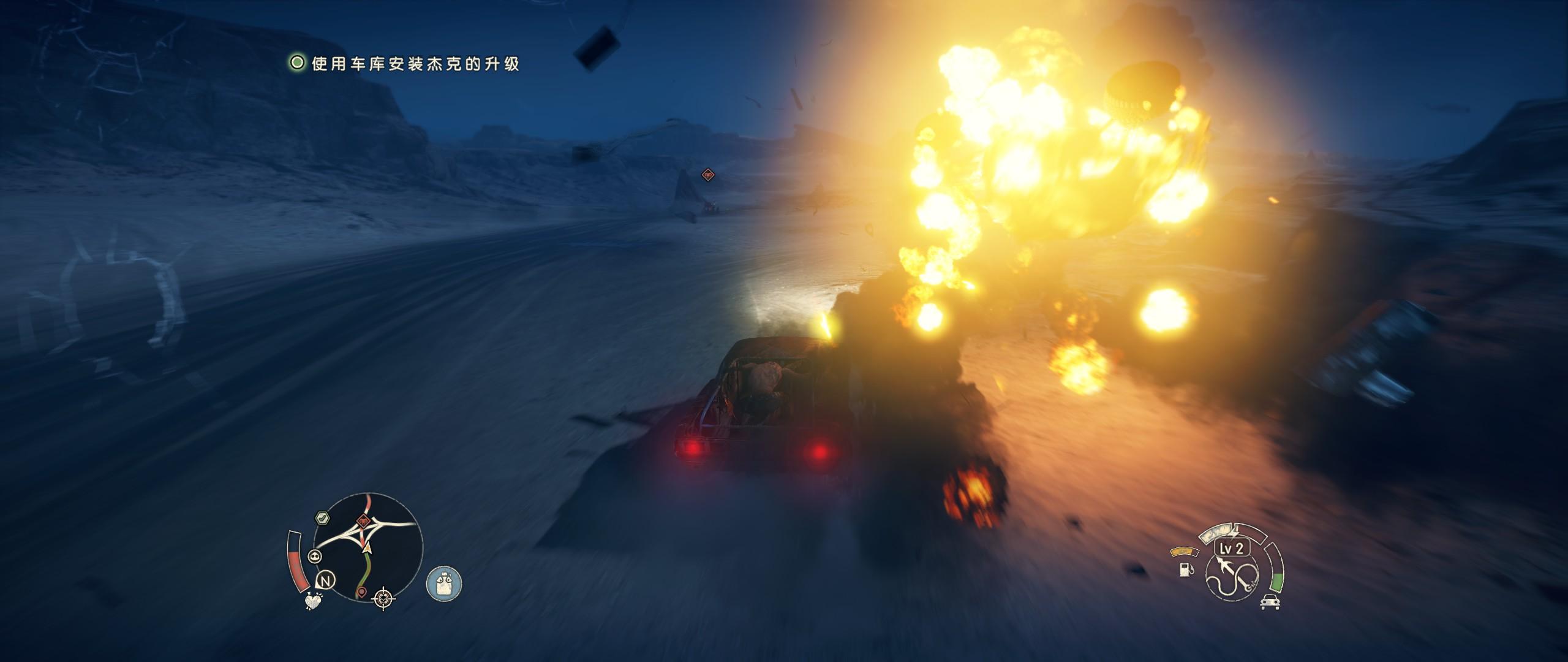Click the north compass N marker
The height and width of the screenshot is (662, 1568).
click(x=325, y=580)
